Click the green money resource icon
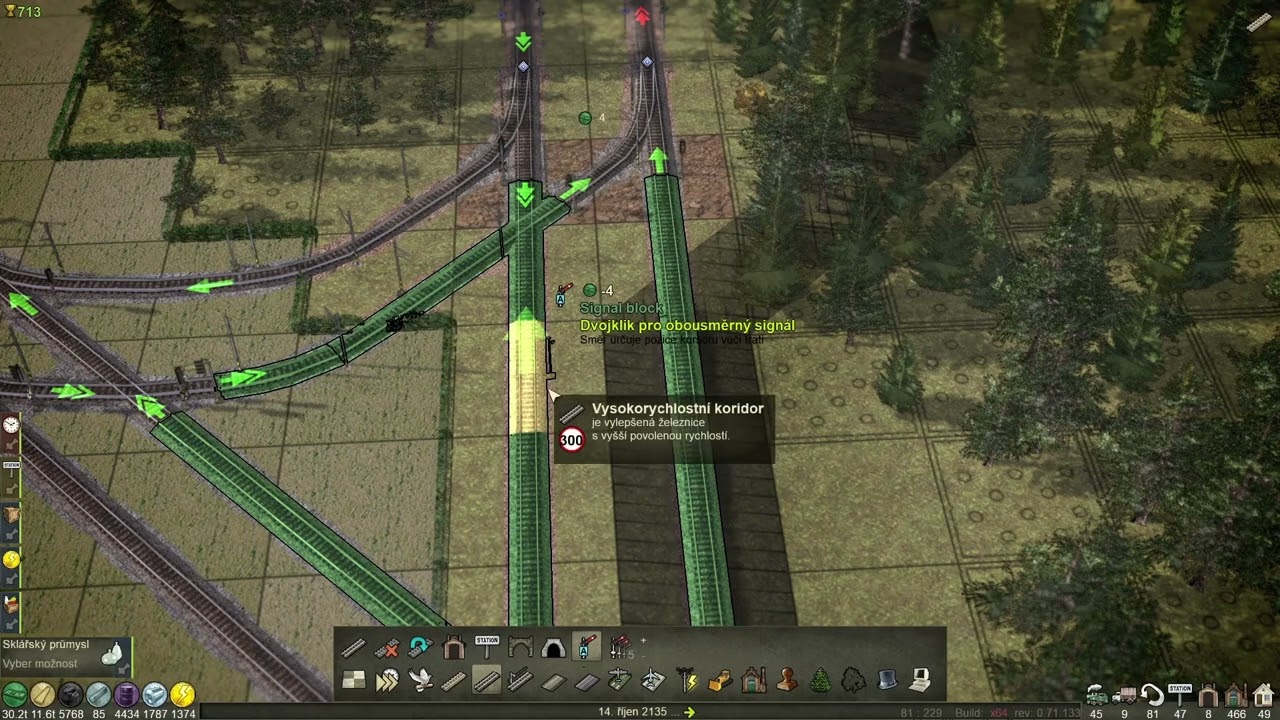The width and height of the screenshot is (1280, 720). pos(14,694)
